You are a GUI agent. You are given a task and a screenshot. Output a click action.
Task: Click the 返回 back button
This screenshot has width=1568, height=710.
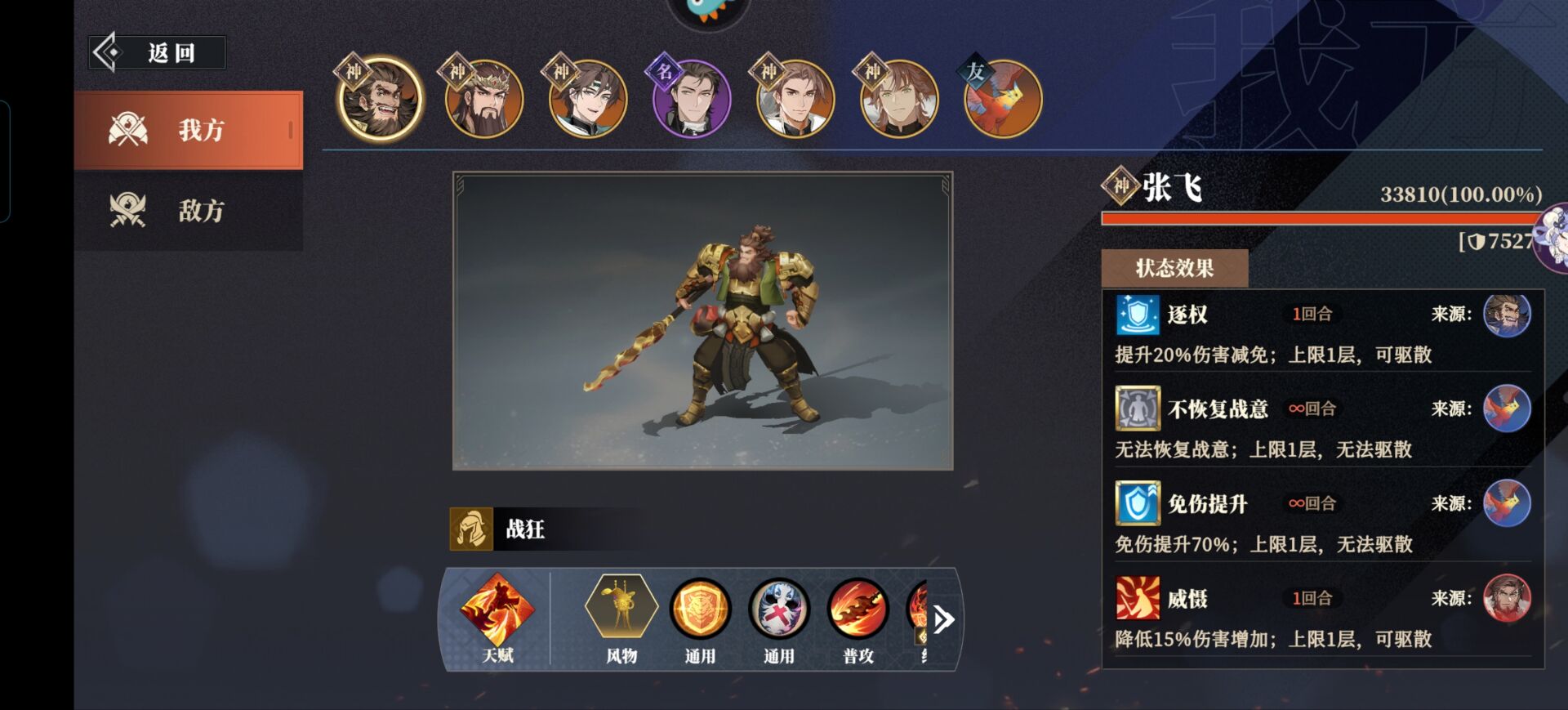[157, 53]
